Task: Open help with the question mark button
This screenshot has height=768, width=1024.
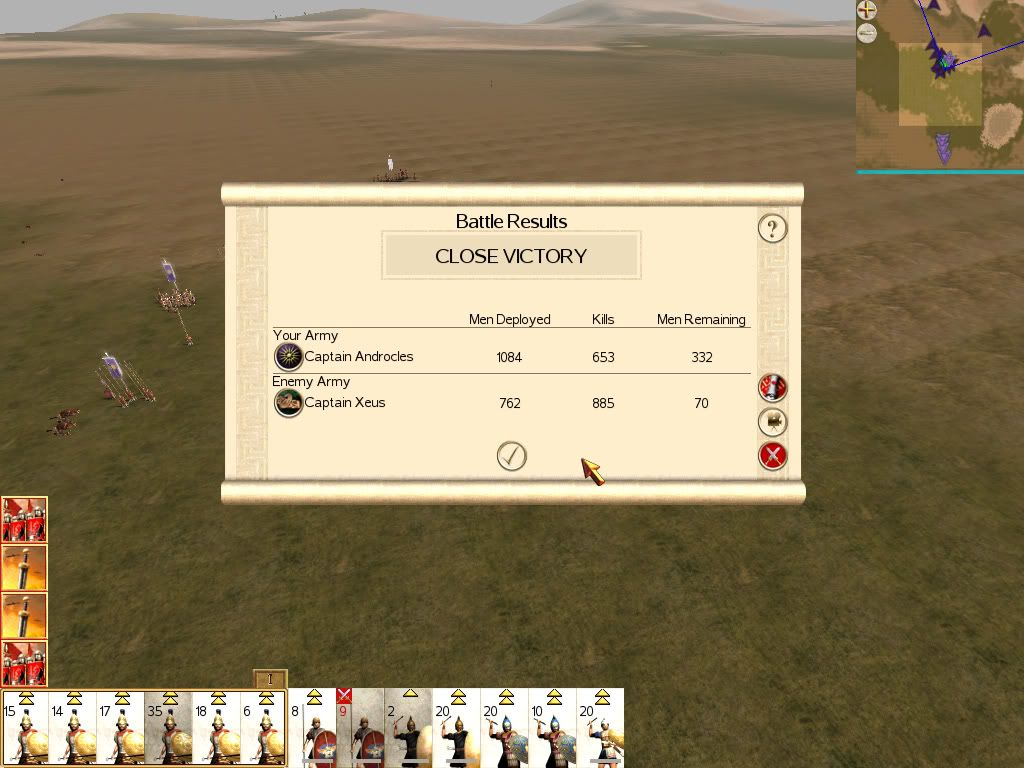Action: coord(772,229)
